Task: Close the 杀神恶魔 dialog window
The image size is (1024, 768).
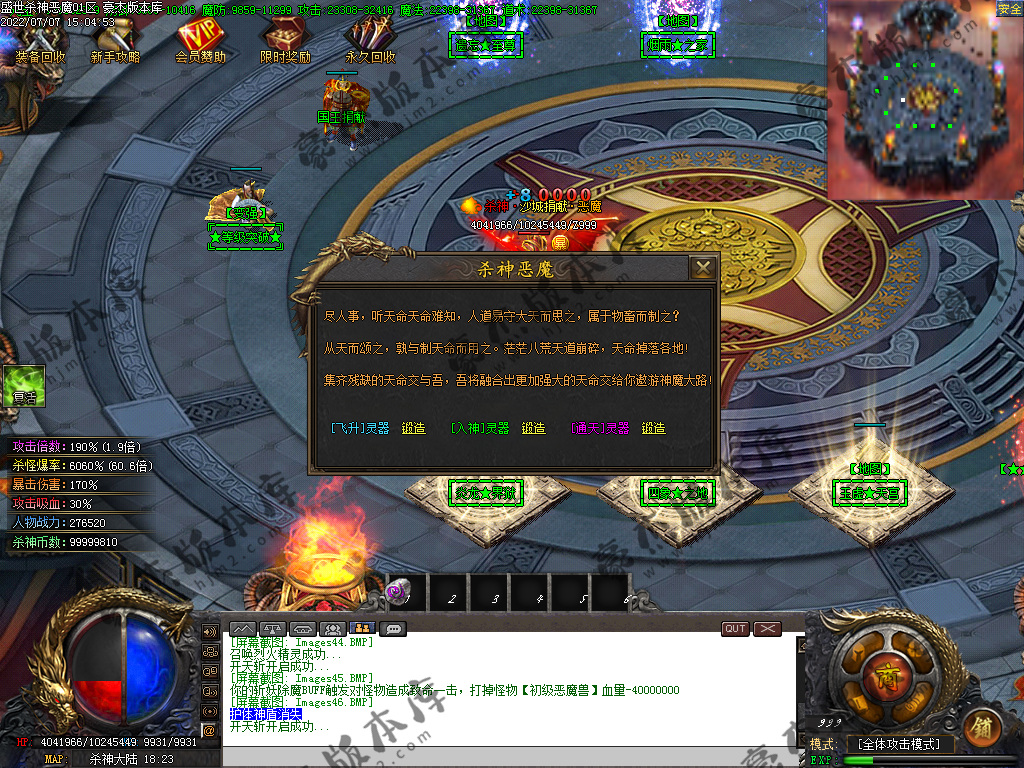Action: click(703, 268)
